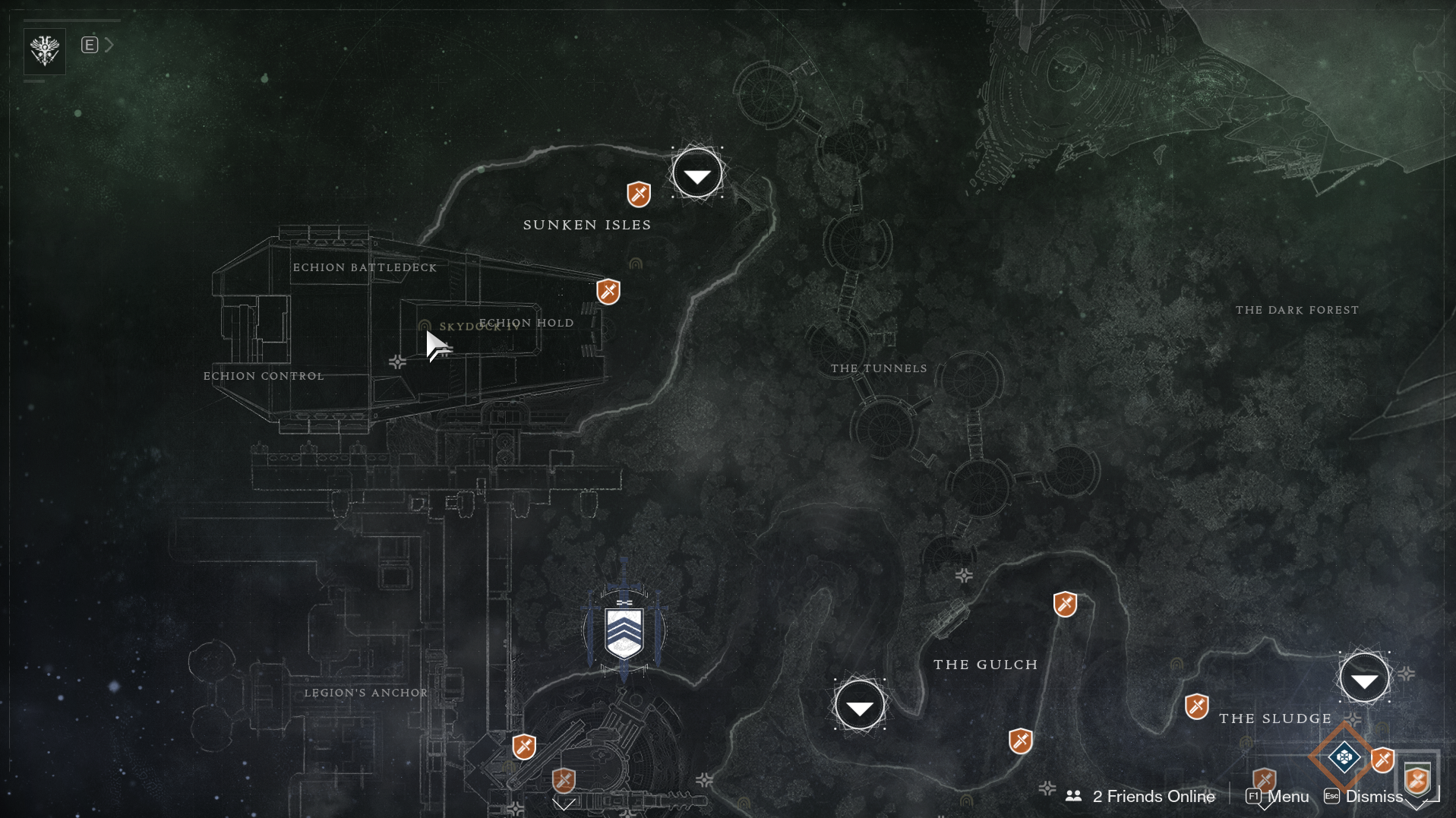
Task: Select the Sunken Isles landing zone marker
Action: coord(696,174)
